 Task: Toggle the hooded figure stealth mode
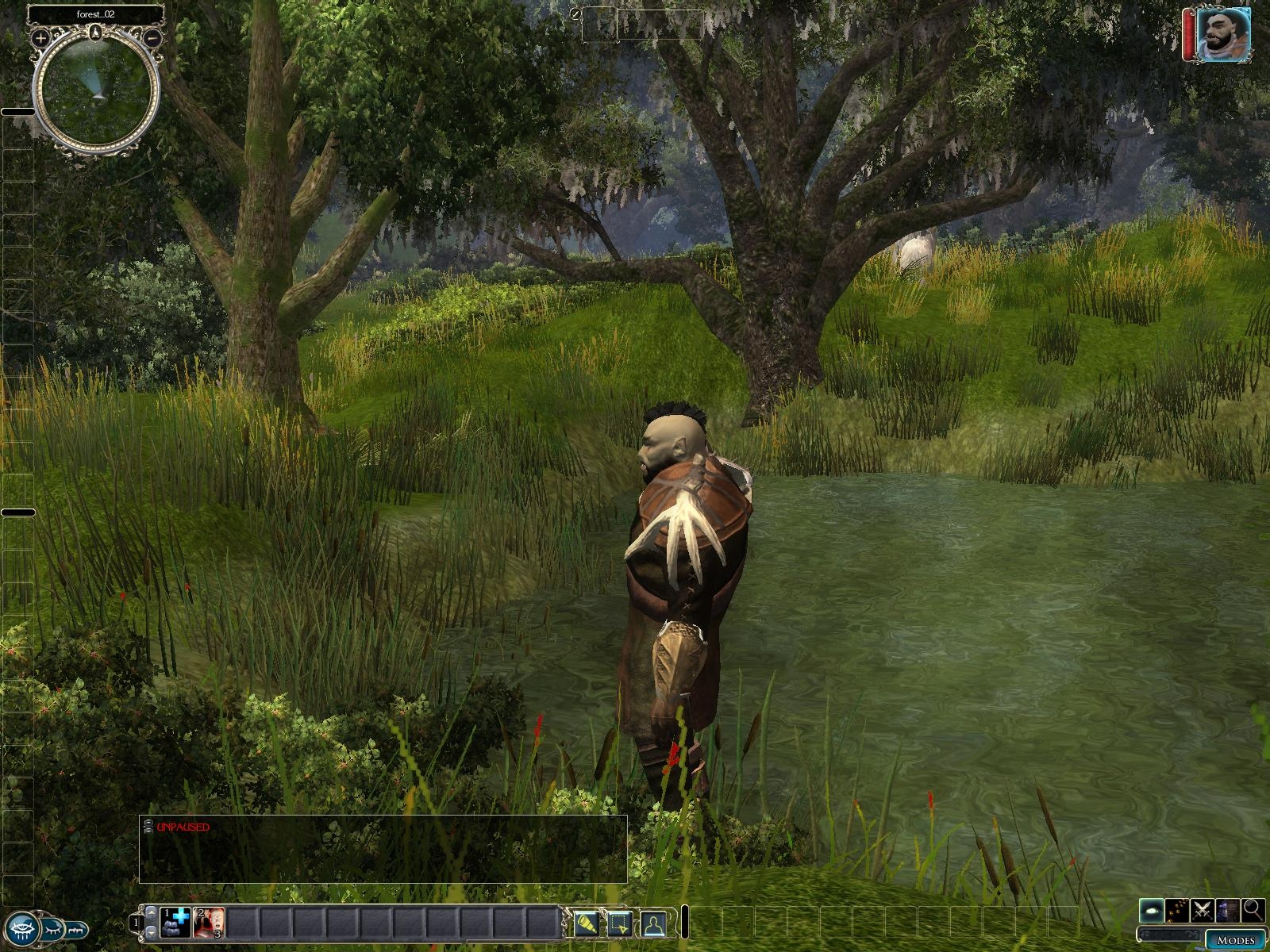click(x=1228, y=909)
